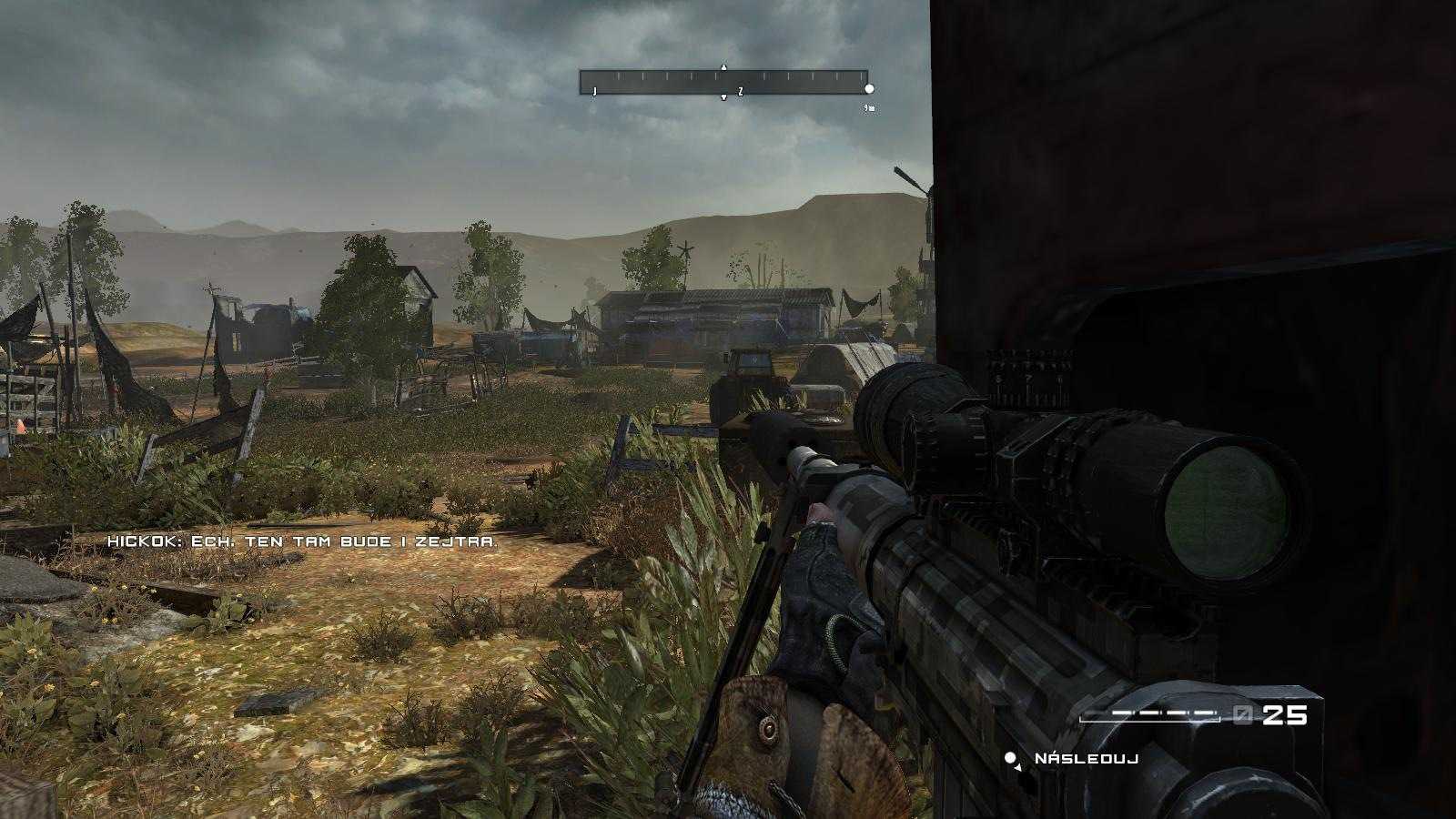This screenshot has width=1456, height=819.
Task: Click the small cursor arrow under the objective dot
Action: click(x=1017, y=768)
